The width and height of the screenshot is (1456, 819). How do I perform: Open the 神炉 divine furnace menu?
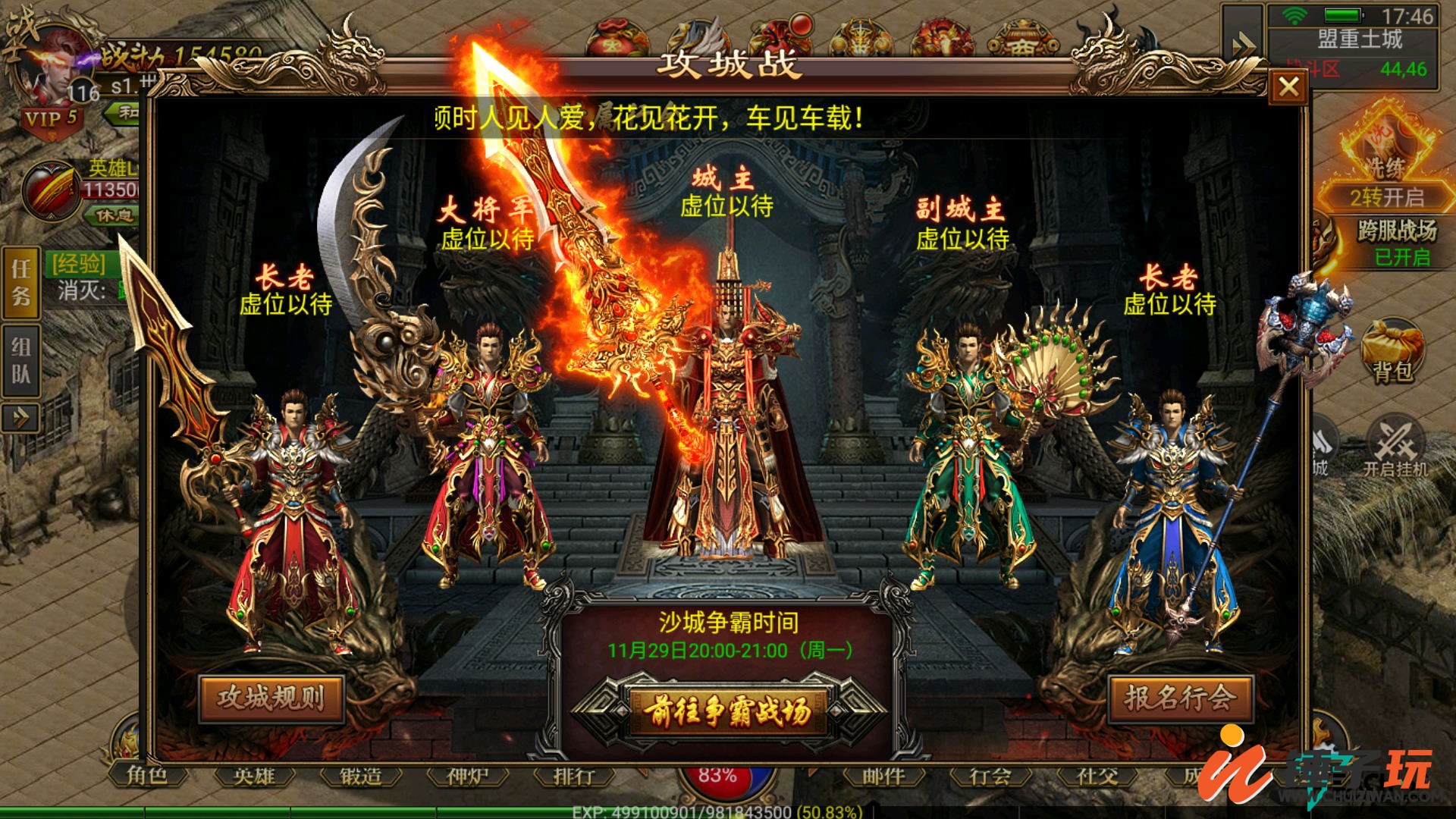(x=468, y=776)
